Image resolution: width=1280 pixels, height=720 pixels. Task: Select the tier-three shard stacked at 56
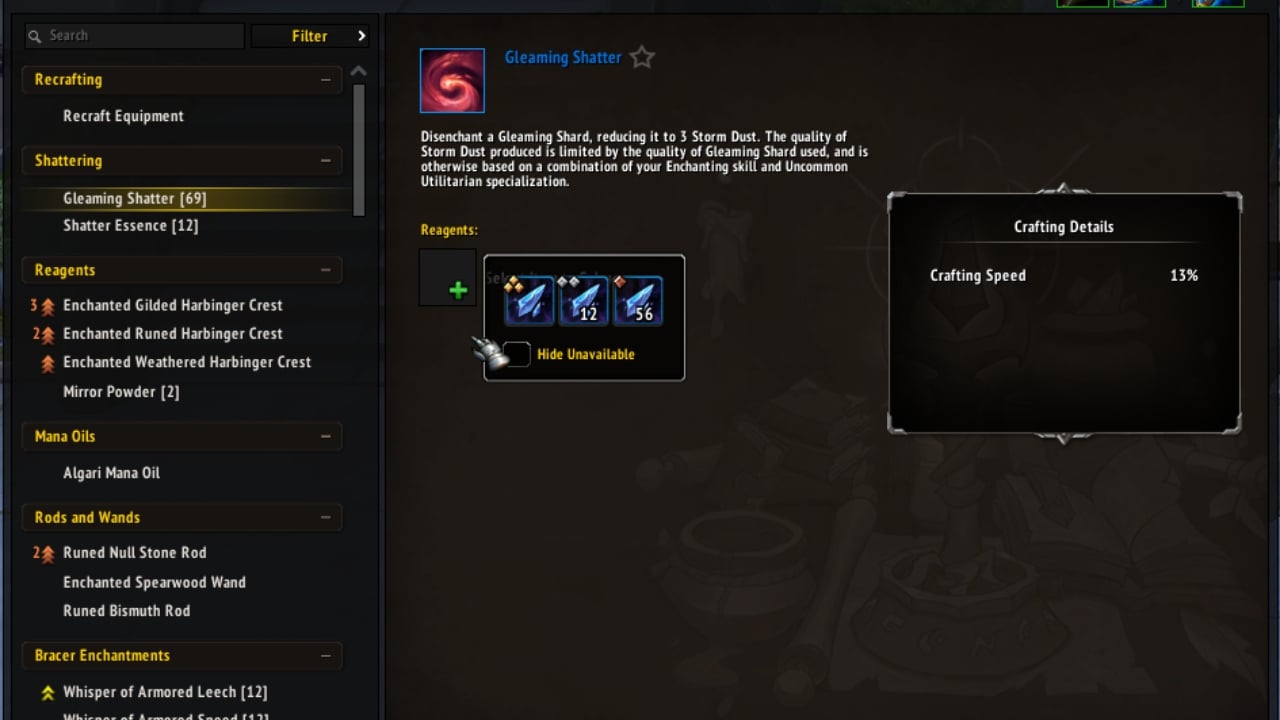click(639, 299)
